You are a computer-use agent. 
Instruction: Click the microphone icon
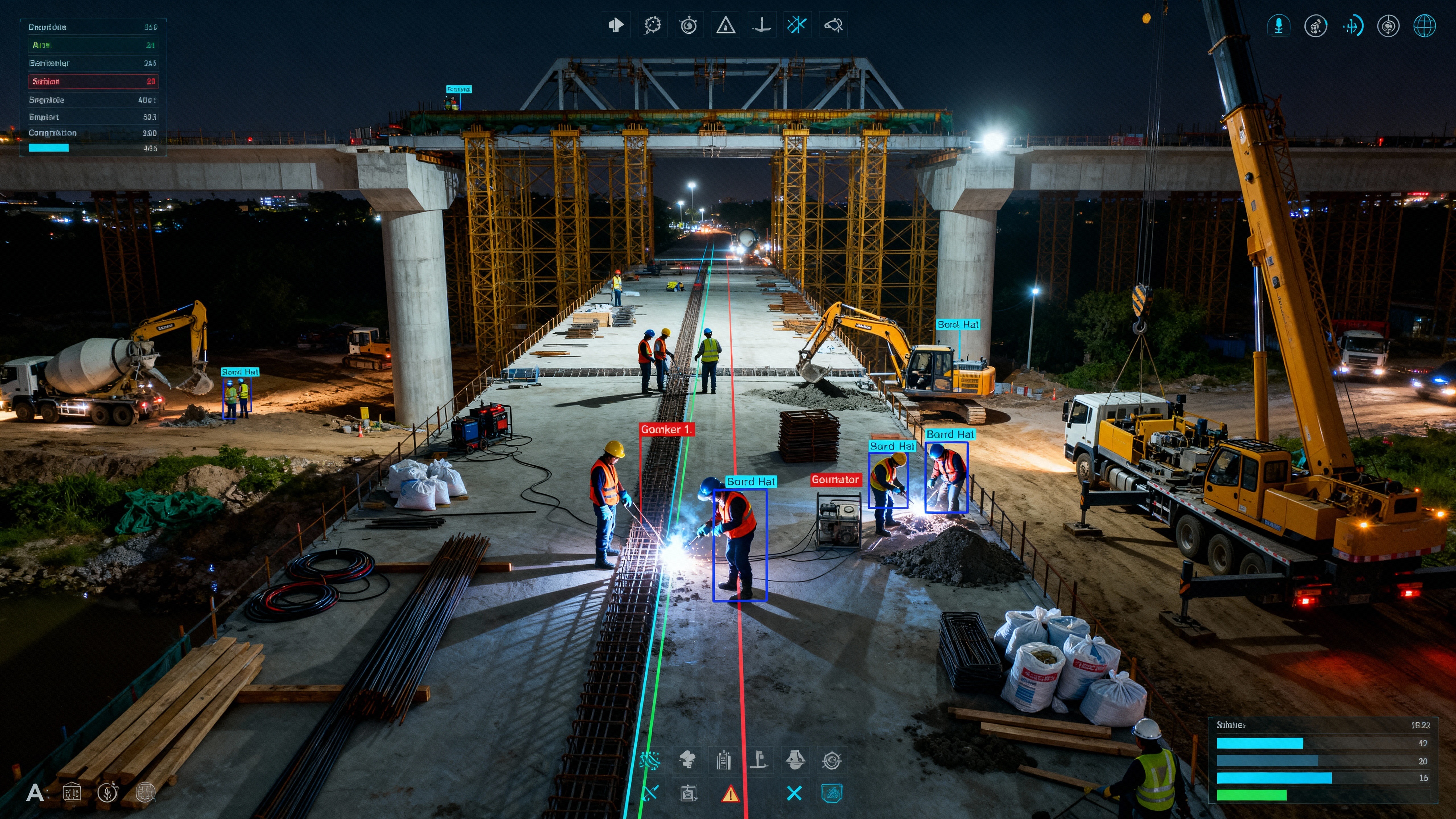[x=1279, y=25]
